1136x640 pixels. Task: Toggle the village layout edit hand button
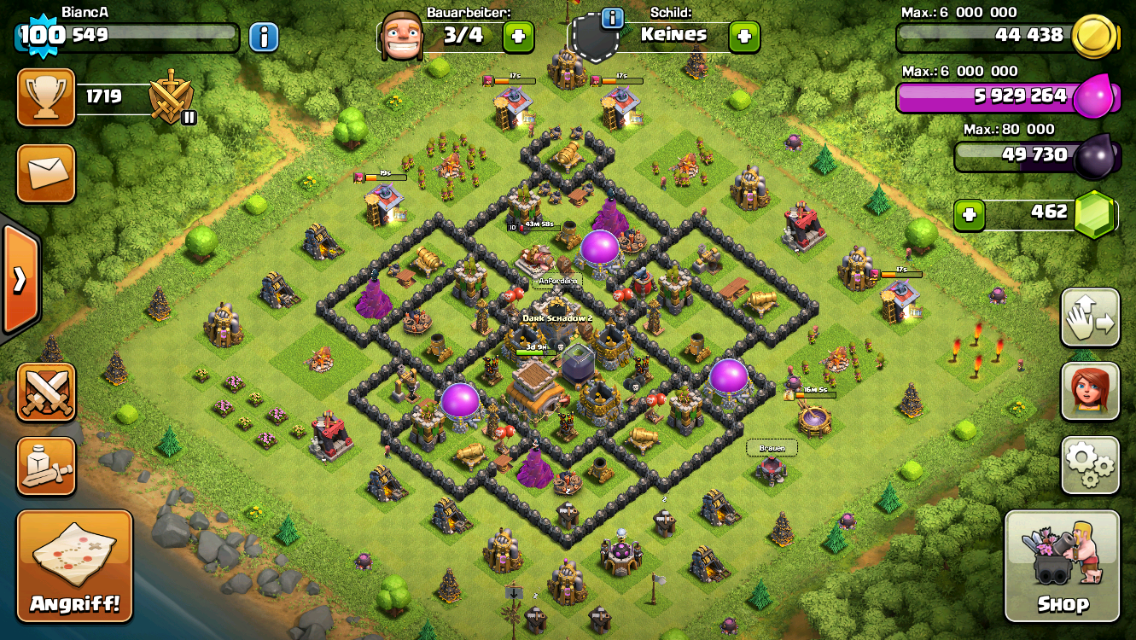1090,318
